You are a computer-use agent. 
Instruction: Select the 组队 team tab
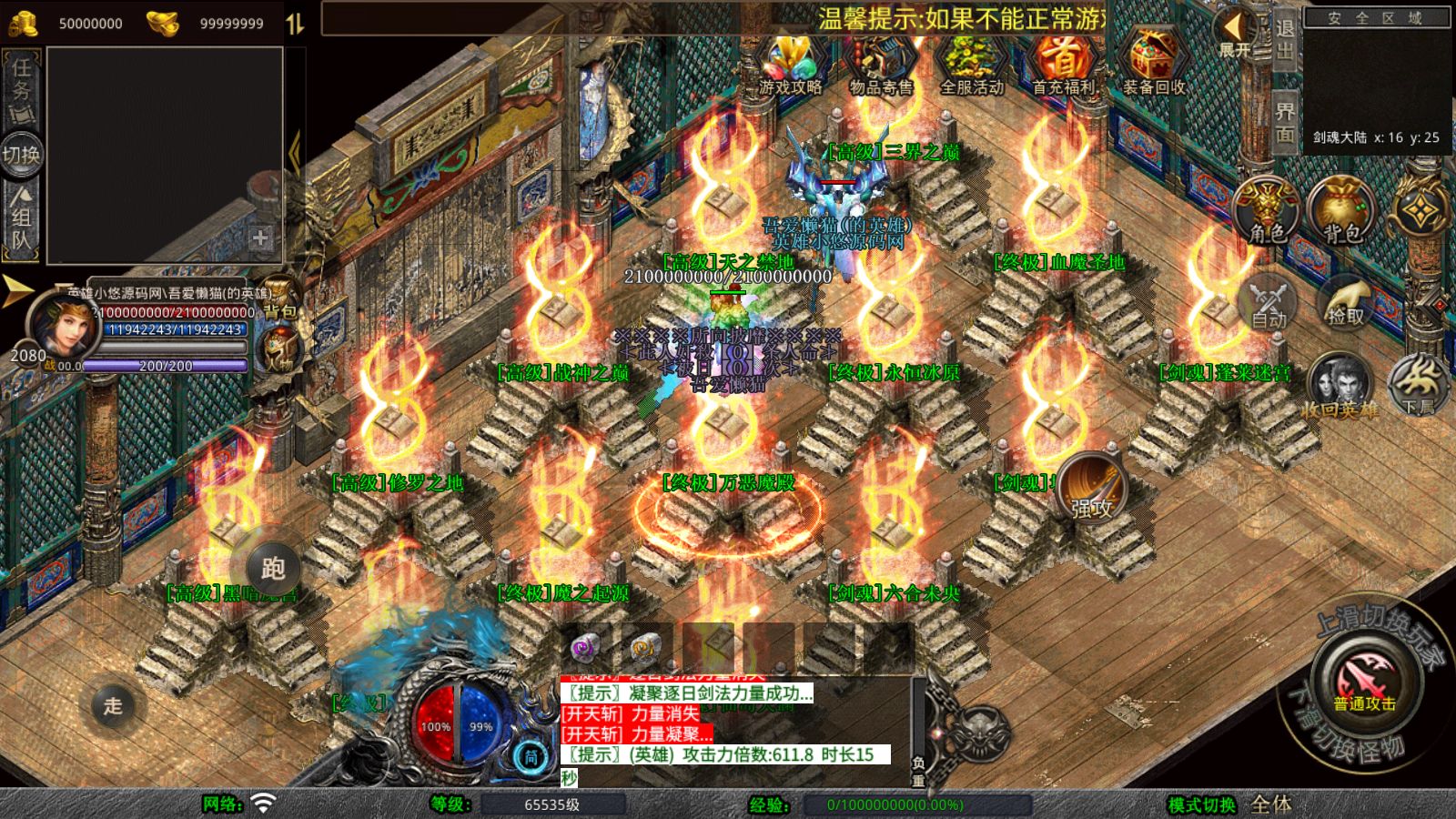[22, 218]
